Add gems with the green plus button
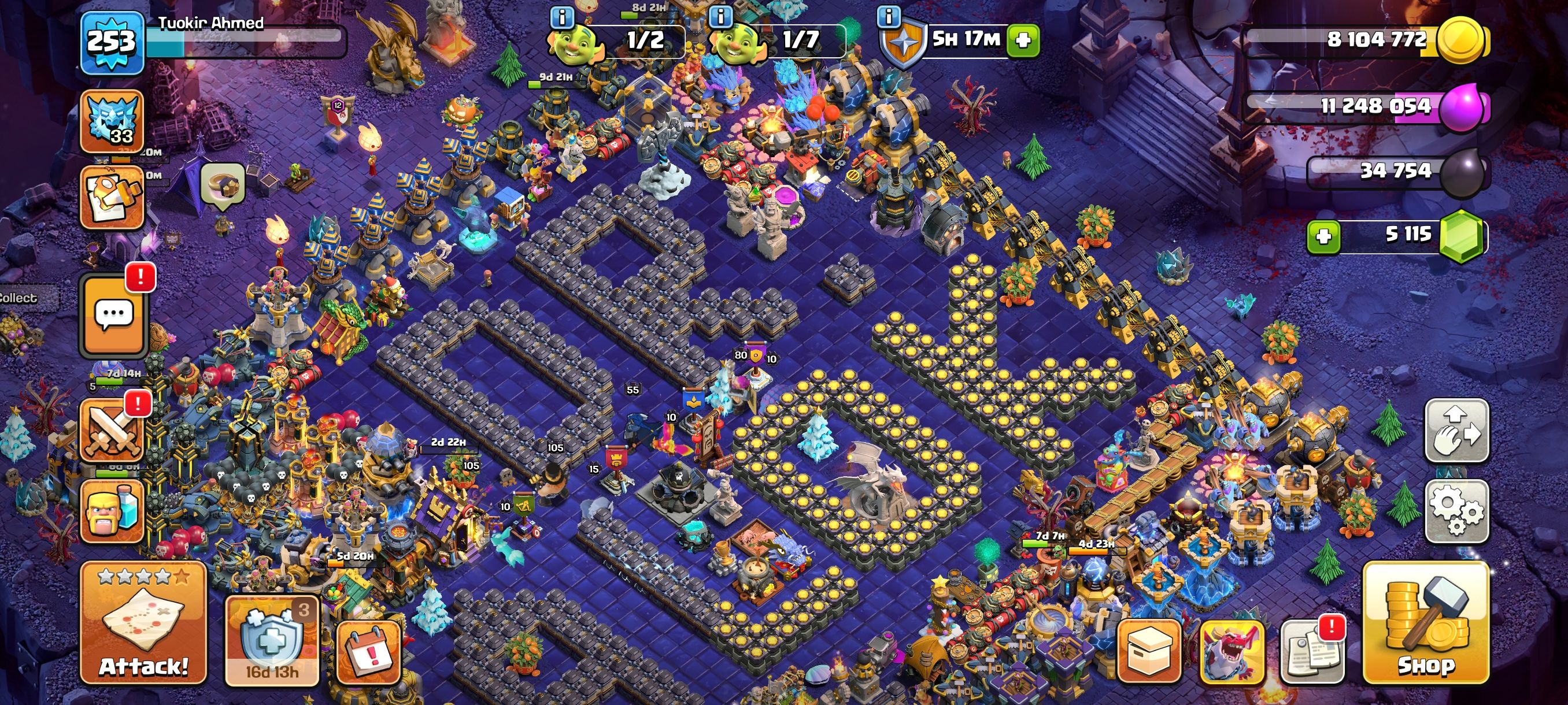The height and width of the screenshot is (705, 1568). point(1323,236)
